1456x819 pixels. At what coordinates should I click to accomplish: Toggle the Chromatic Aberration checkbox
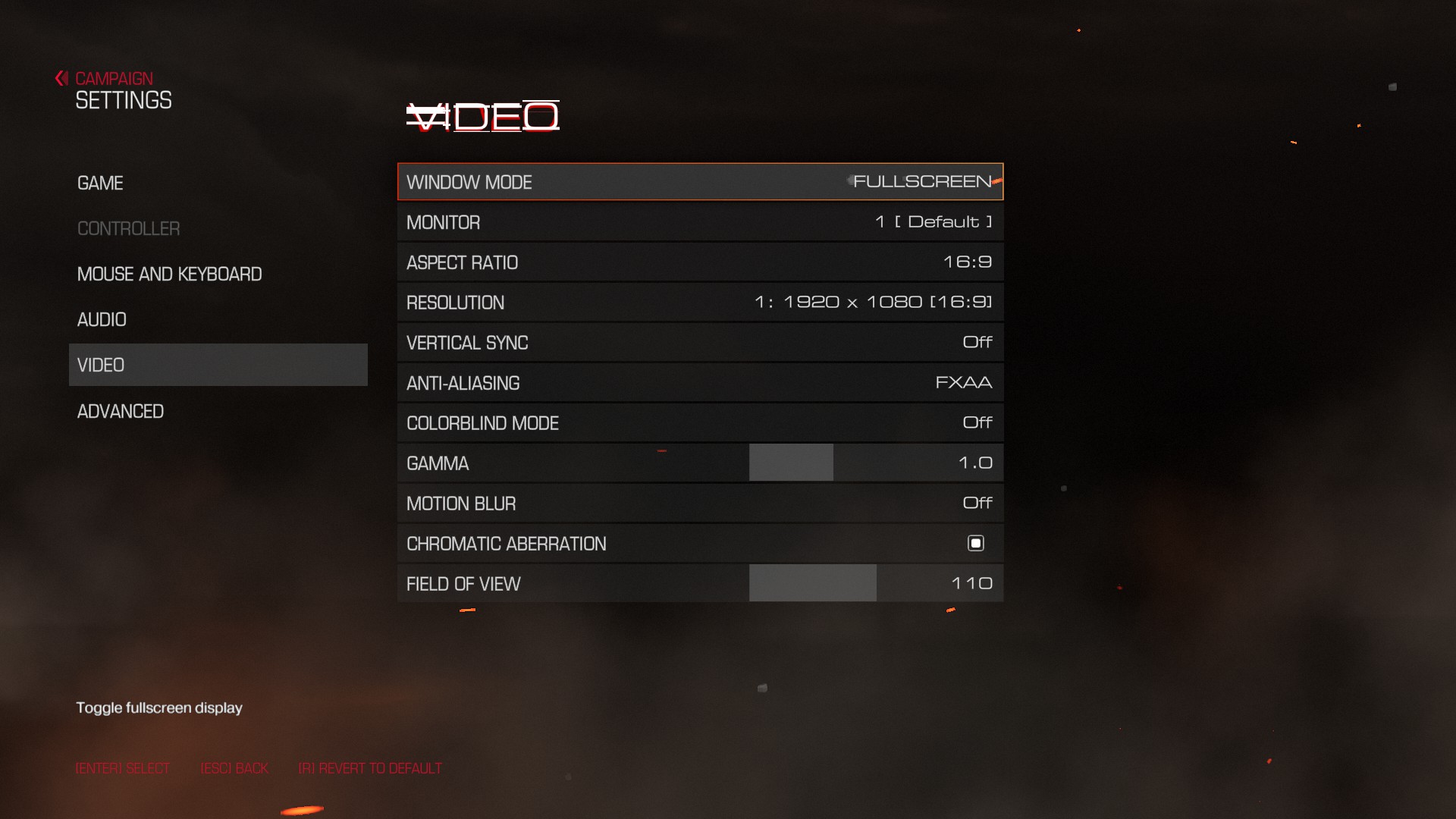pyautogui.click(x=976, y=543)
